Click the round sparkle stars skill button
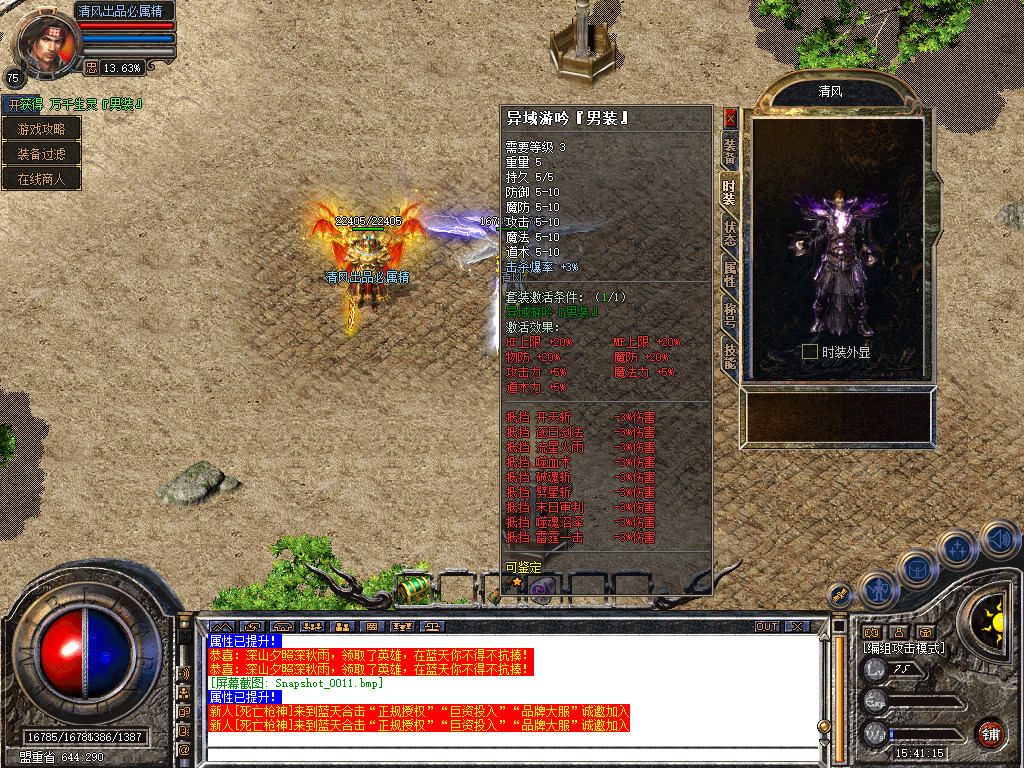Image resolution: width=1024 pixels, height=768 pixels. pyautogui.click(x=958, y=548)
